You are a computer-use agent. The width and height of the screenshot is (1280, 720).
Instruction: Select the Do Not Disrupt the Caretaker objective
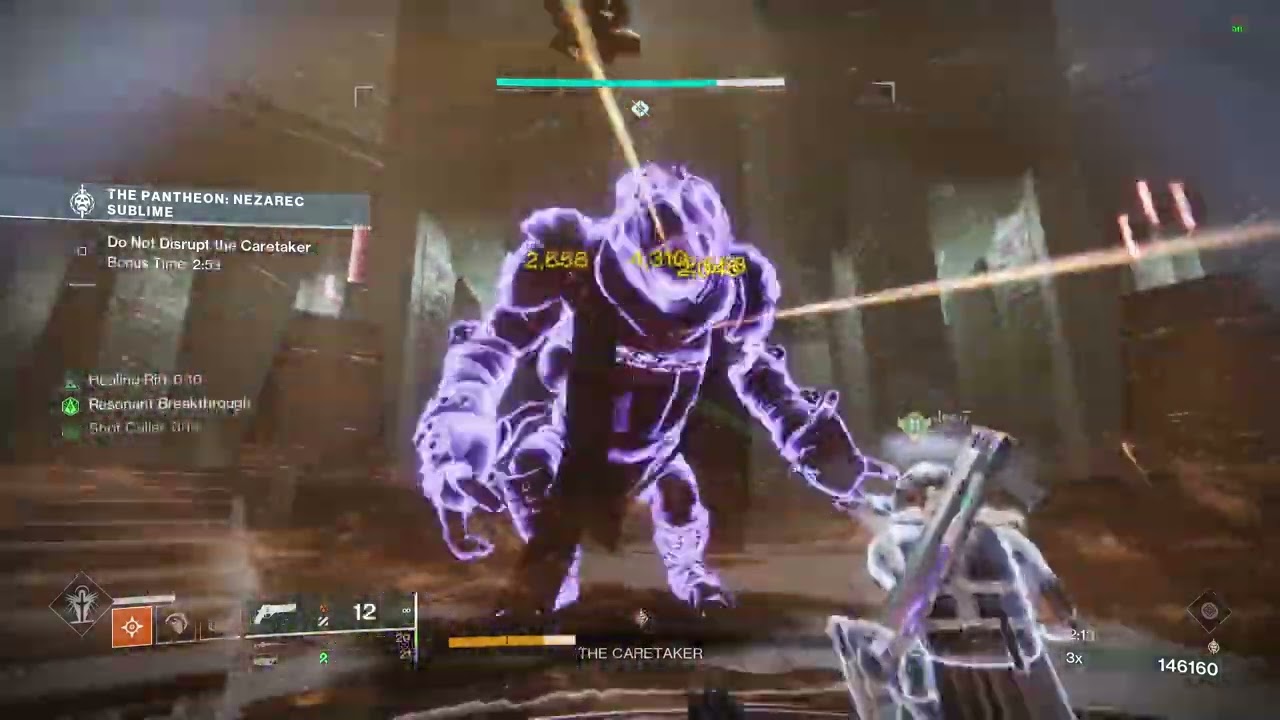(209, 246)
